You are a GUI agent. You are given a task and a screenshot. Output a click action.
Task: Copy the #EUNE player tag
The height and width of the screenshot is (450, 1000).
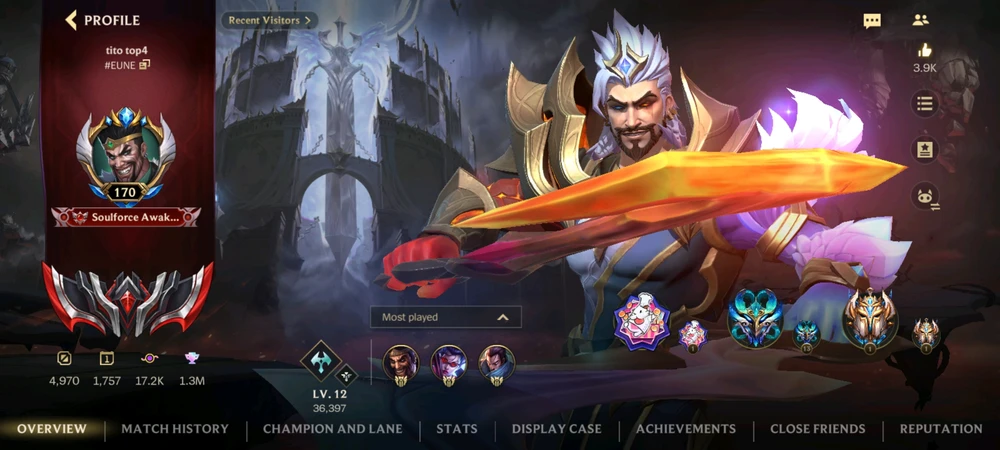[145, 65]
